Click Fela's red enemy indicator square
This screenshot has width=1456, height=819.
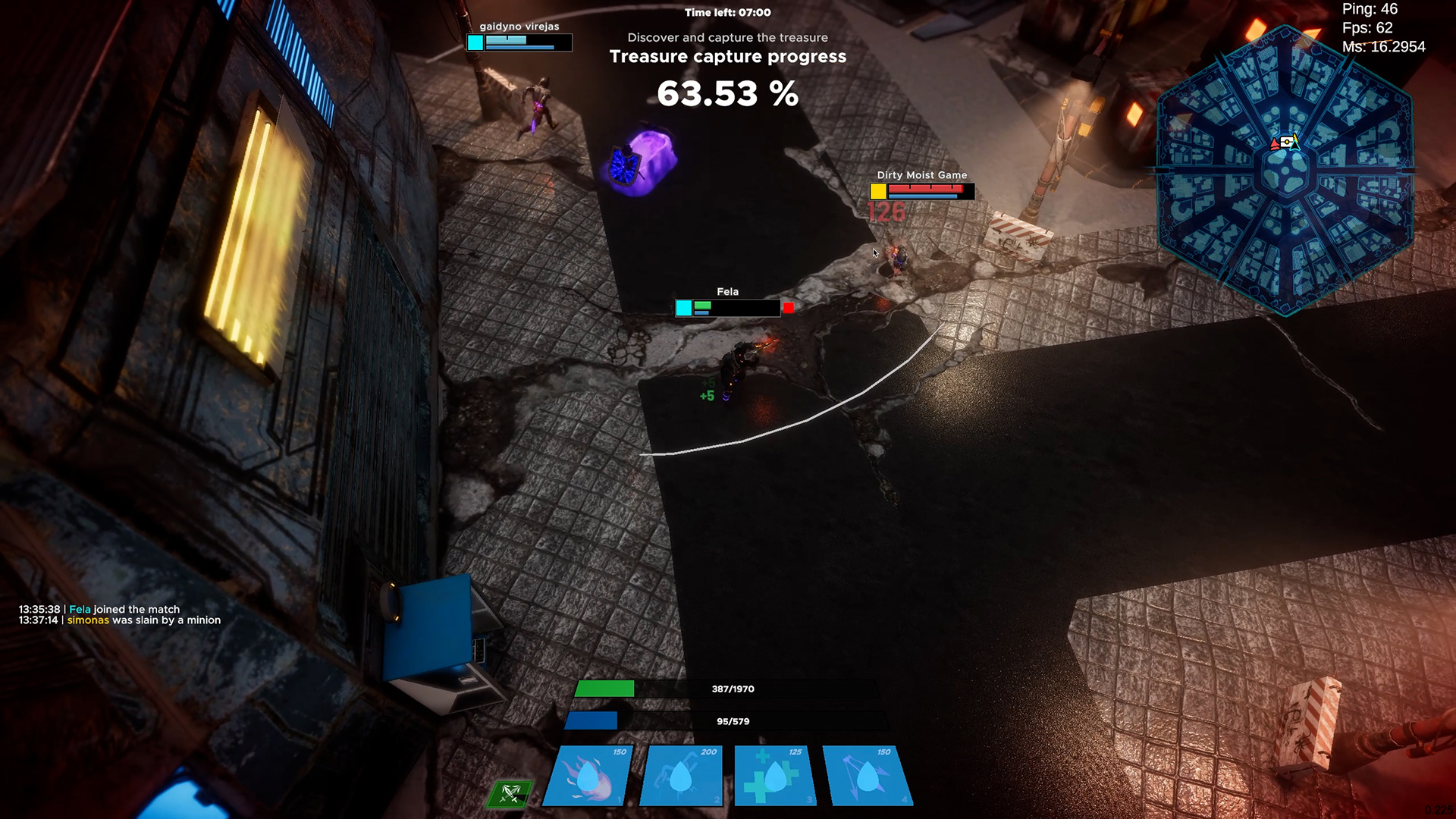(x=787, y=308)
